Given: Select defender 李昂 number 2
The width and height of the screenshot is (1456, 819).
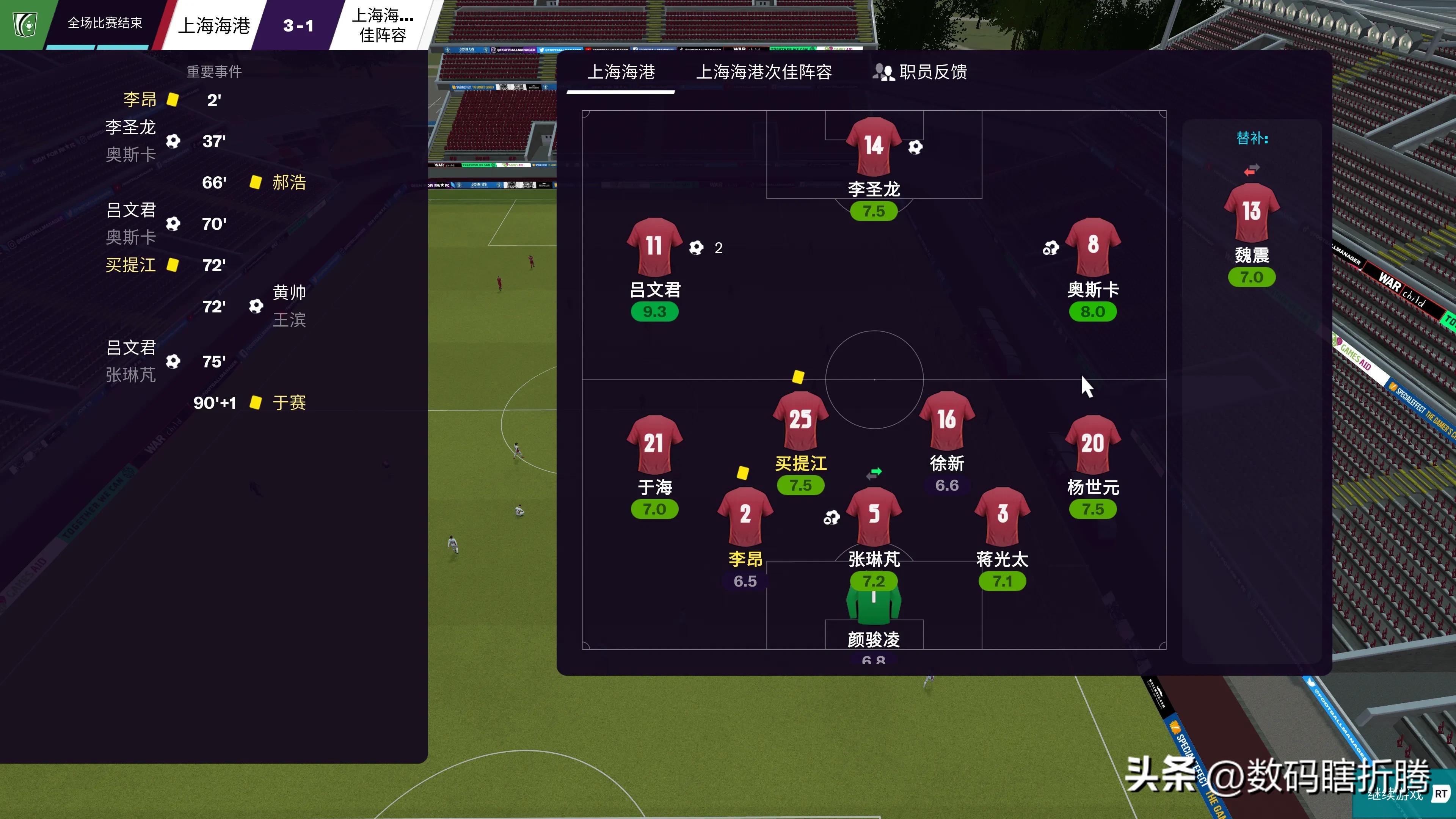Looking at the screenshot, I should pos(745,516).
